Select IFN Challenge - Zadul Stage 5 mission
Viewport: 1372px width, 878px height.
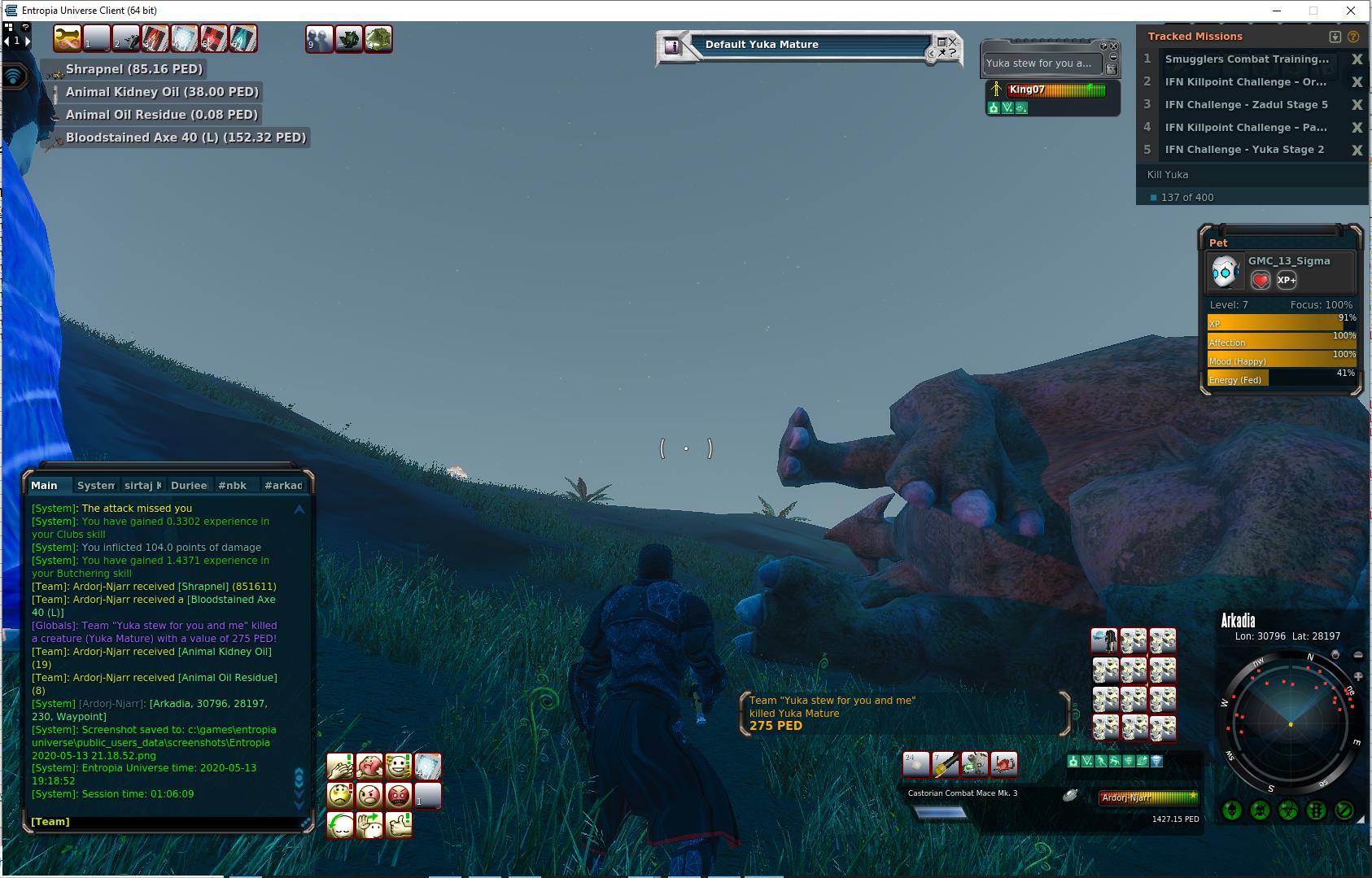[x=1246, y=104]
